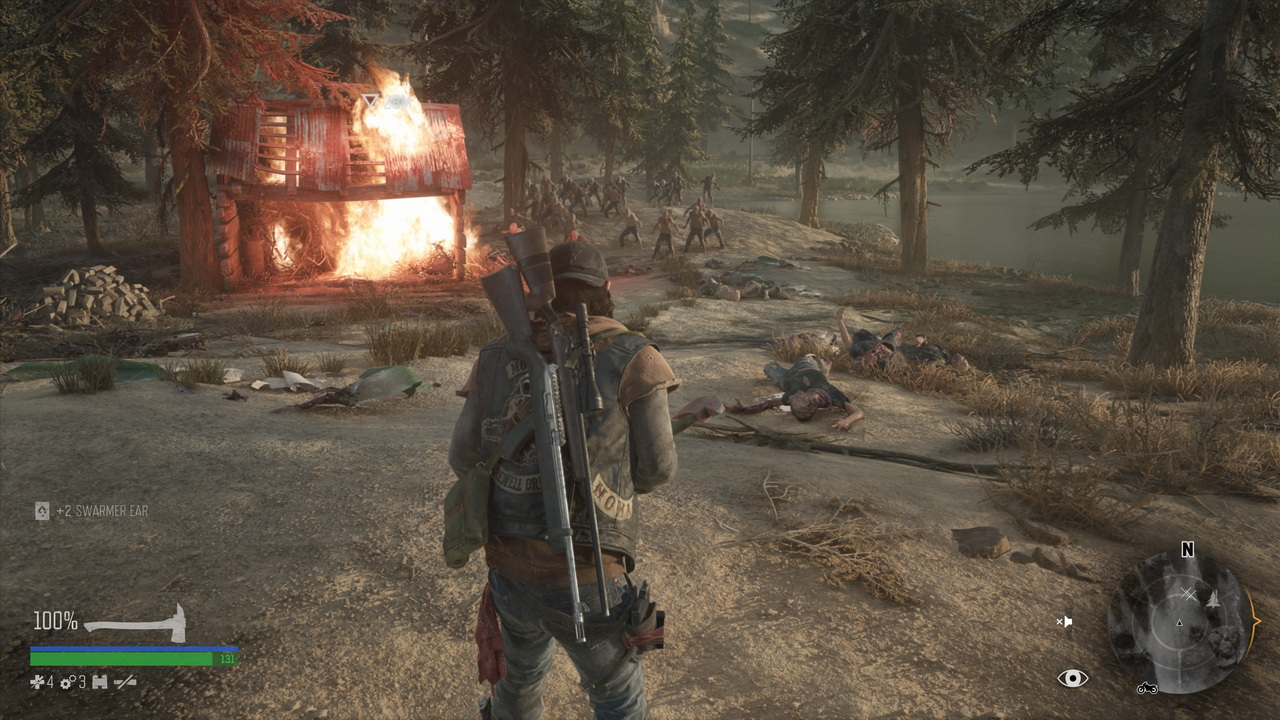Locate the motorcycle marker by the minimap
Image resolution: width=1280 pixels, height=720 pixels.
[1147, 688]
